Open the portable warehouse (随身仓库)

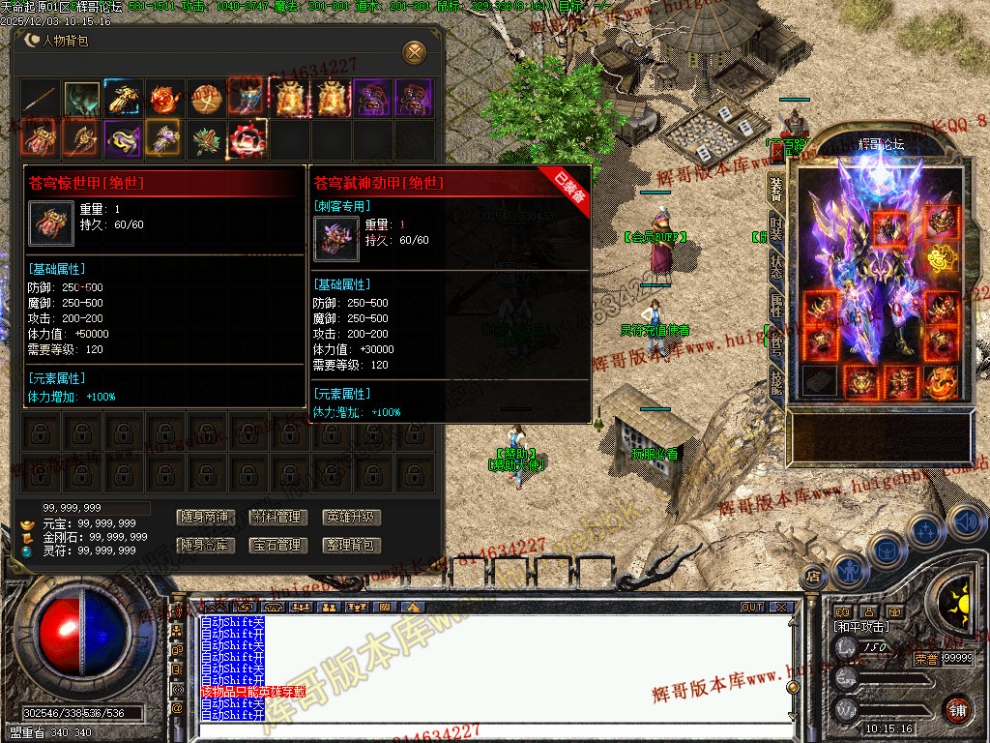tap(206, 546)
